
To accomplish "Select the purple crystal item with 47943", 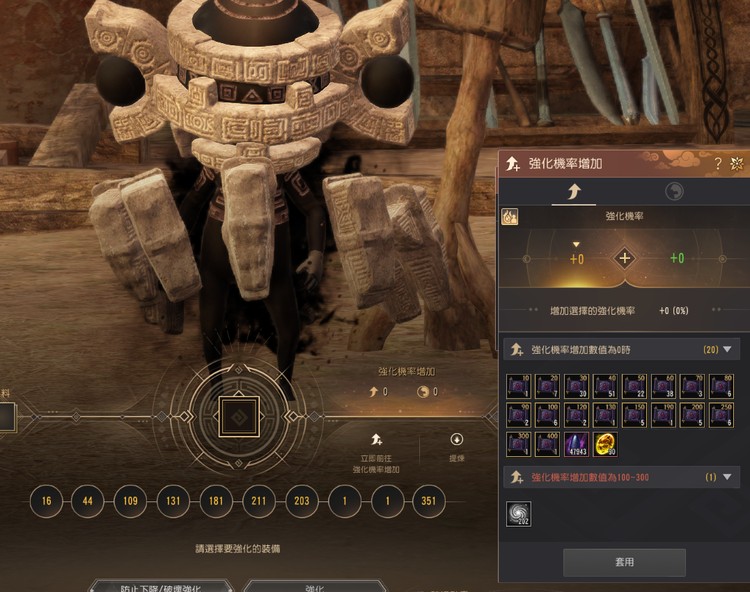I will tap(577, 443).
